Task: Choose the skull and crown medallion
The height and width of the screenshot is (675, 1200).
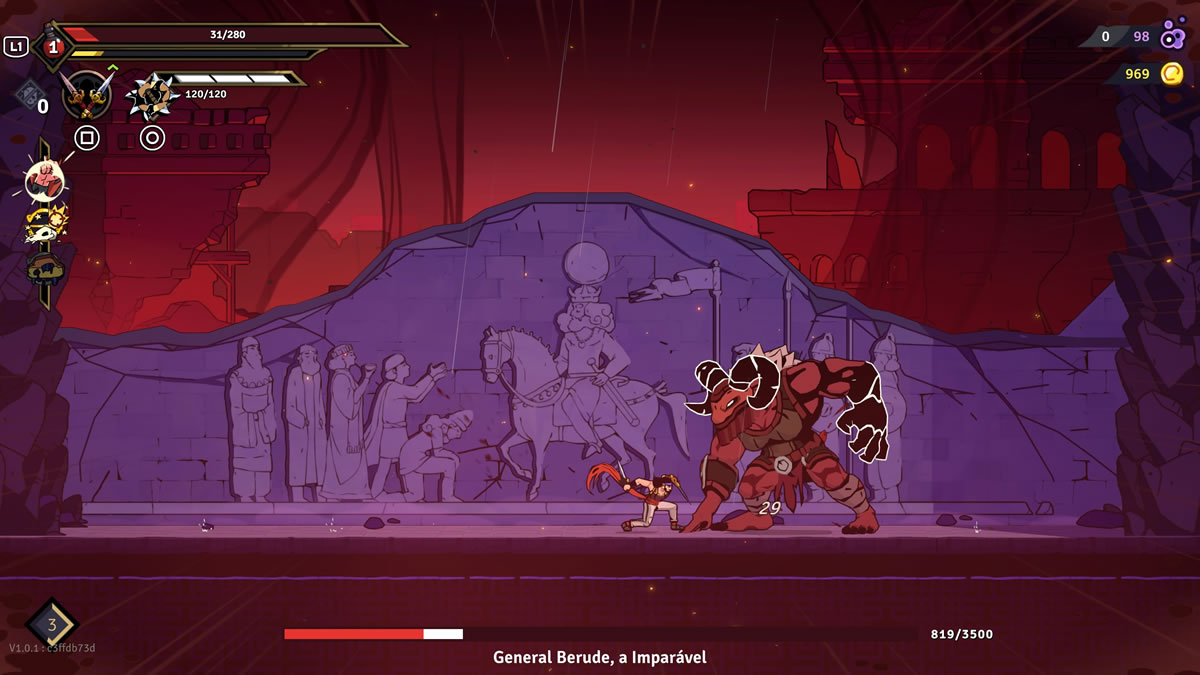Action: pos(45,226)
